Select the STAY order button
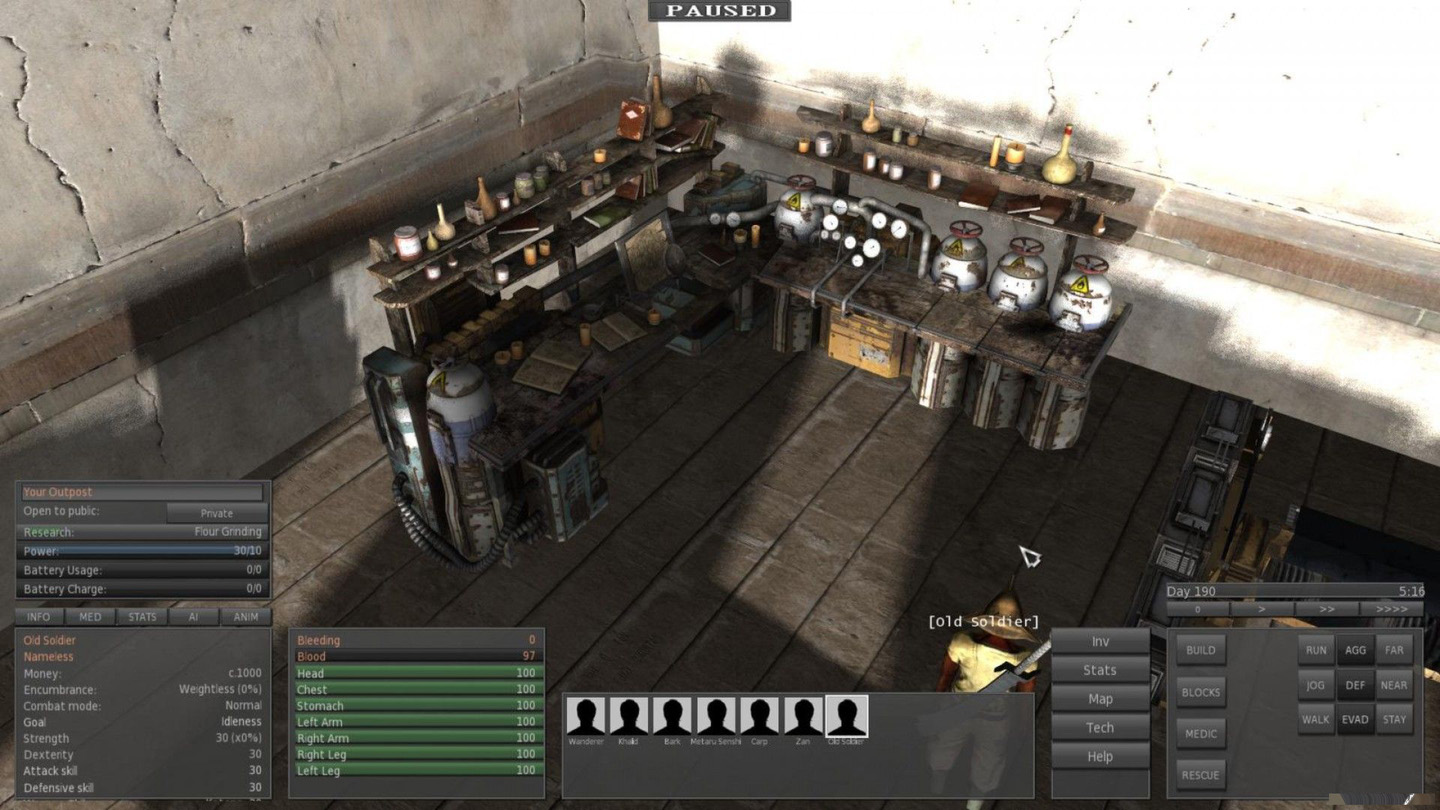Viewport: 1440px width, 810px height. coord(1394,719)
